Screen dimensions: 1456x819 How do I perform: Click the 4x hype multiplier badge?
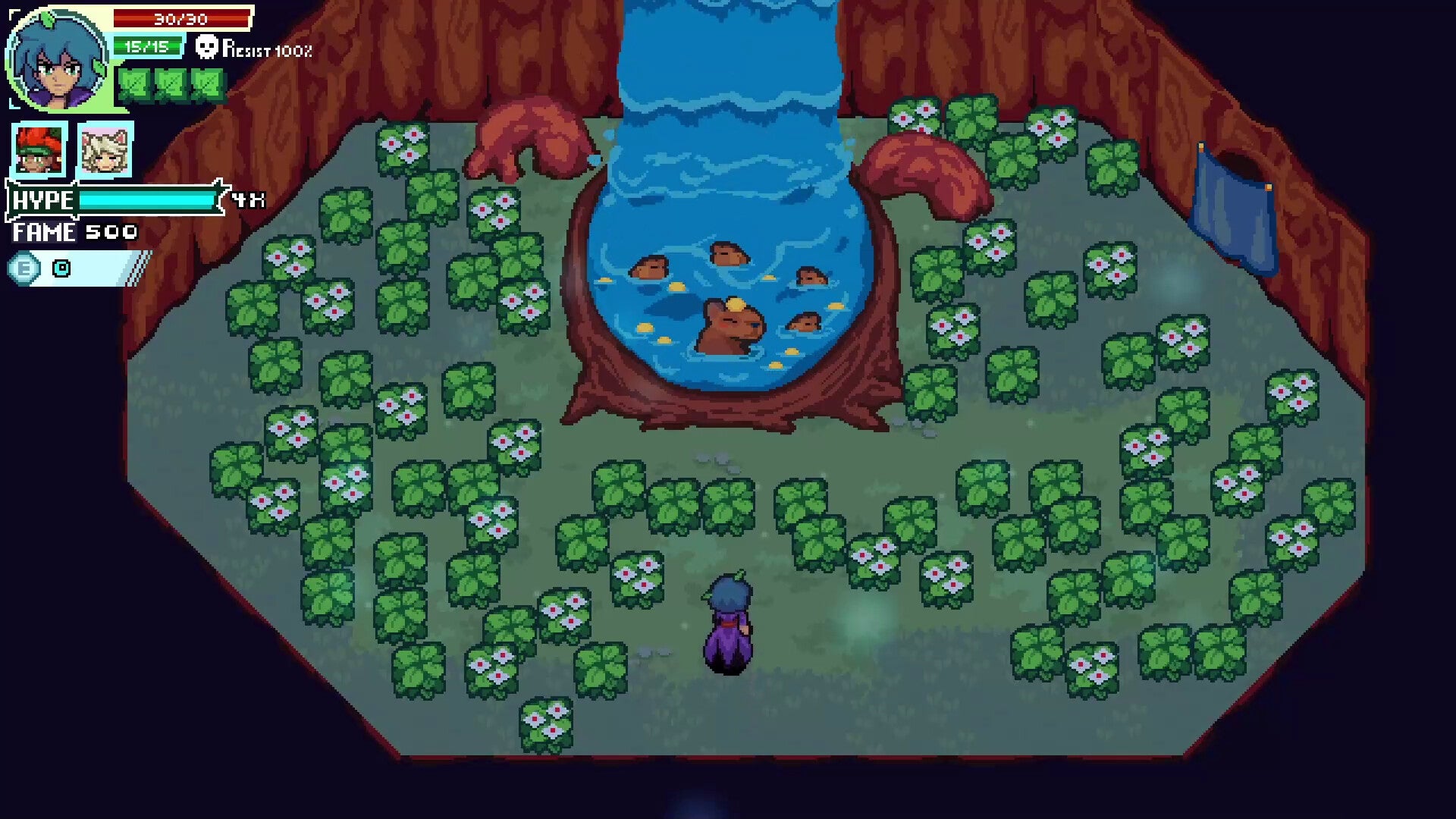244,201
